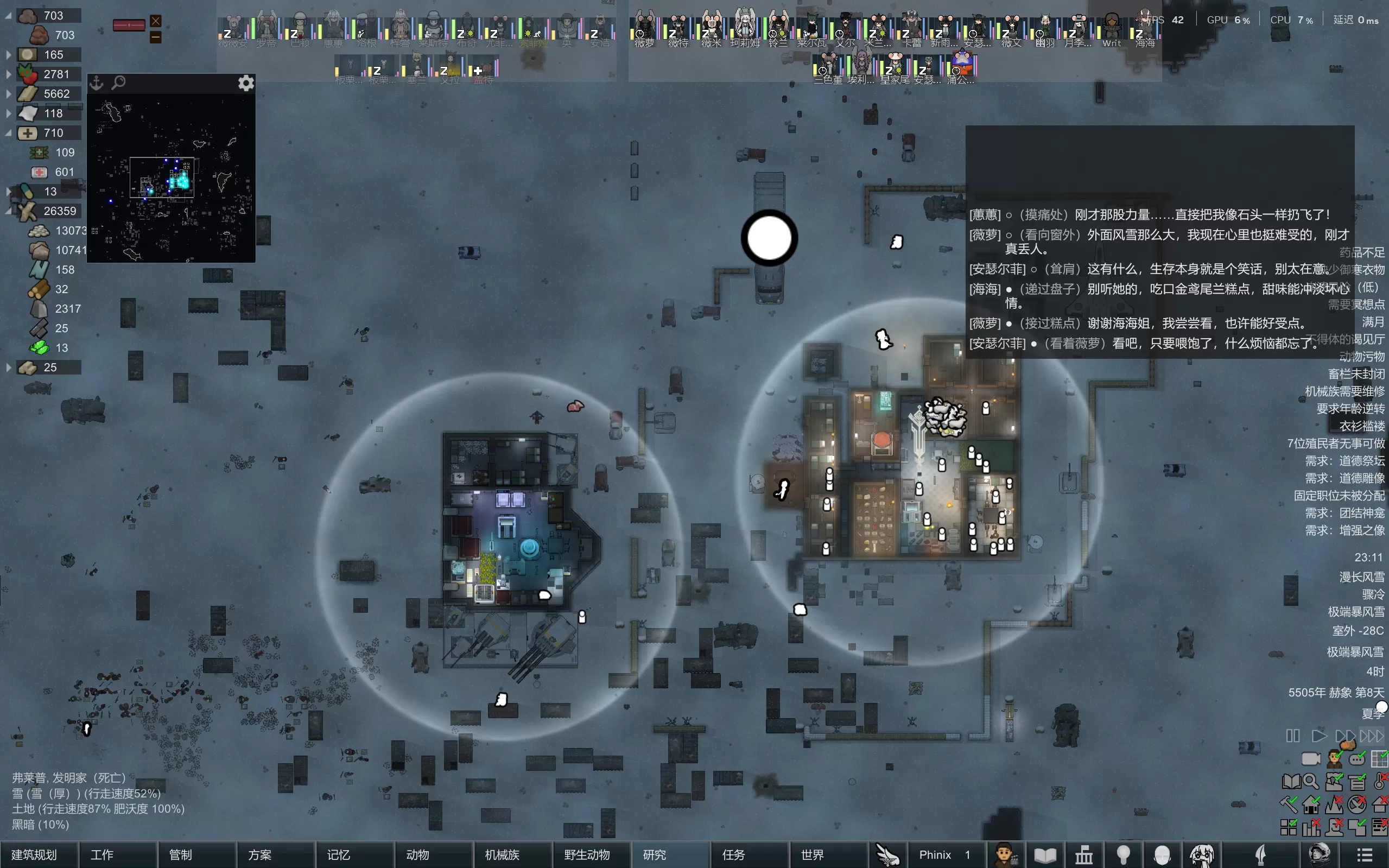This screenshot has width=1389, height=868.
Task: Open the 机械族 mechs tab
Action: point(502,855)
